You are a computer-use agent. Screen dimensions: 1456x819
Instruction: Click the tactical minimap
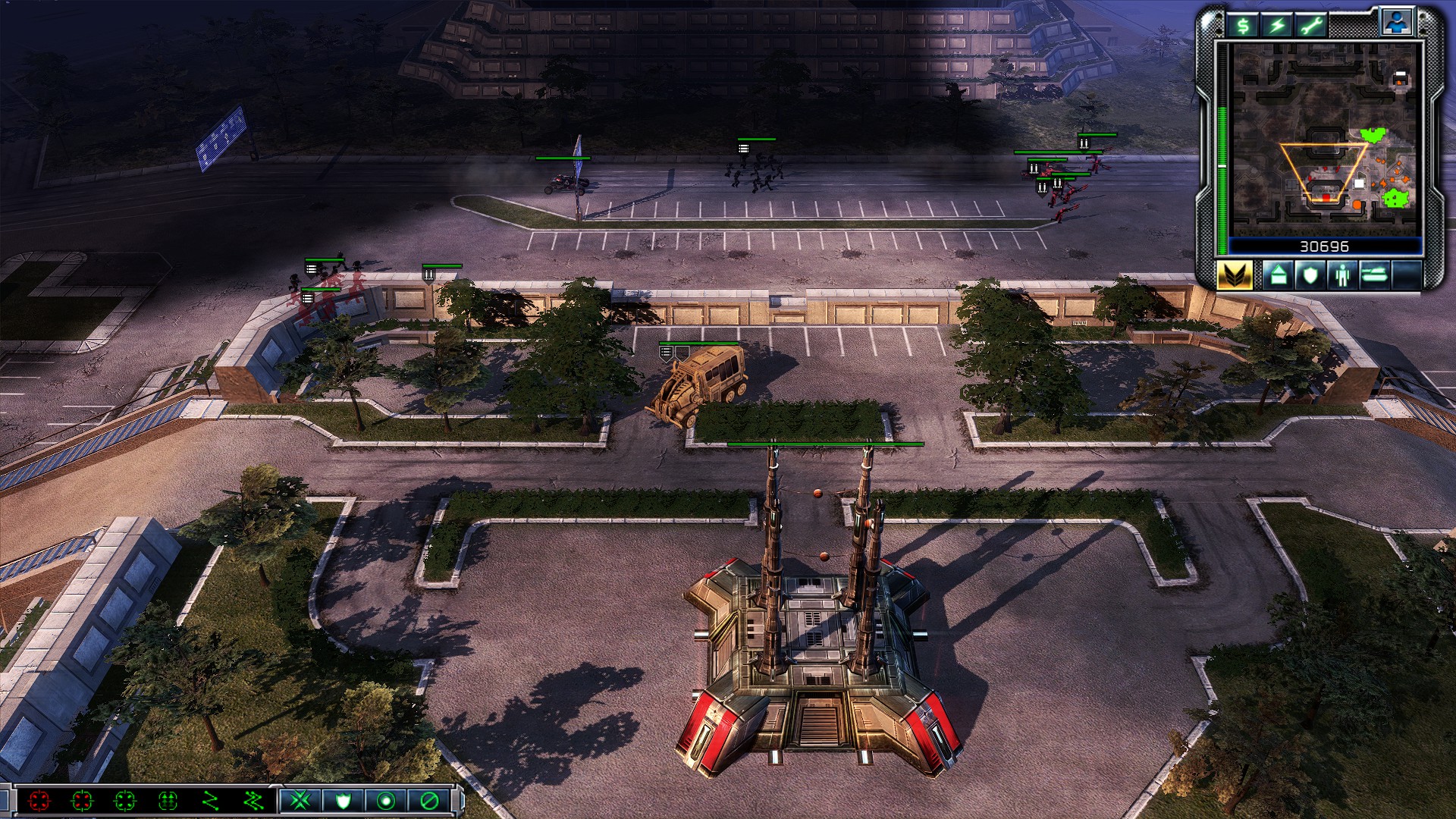point(1324,139)
